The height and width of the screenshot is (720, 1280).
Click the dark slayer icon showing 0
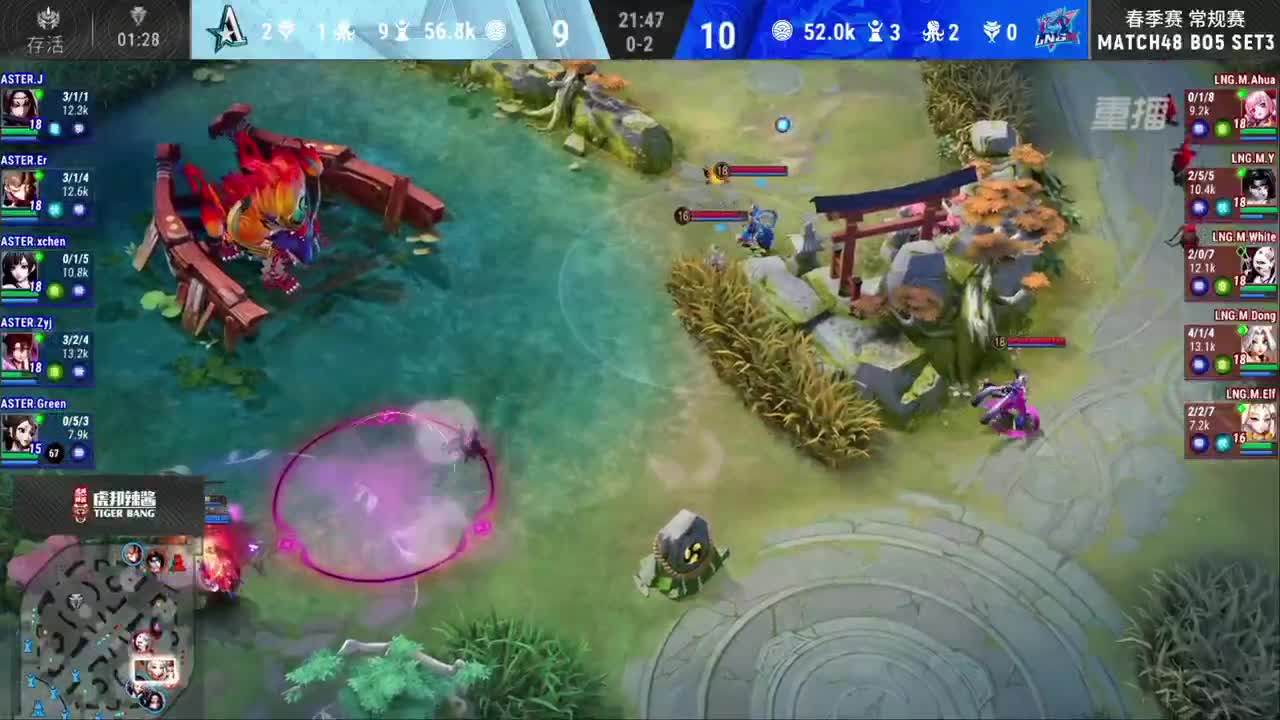pos(993,29)
